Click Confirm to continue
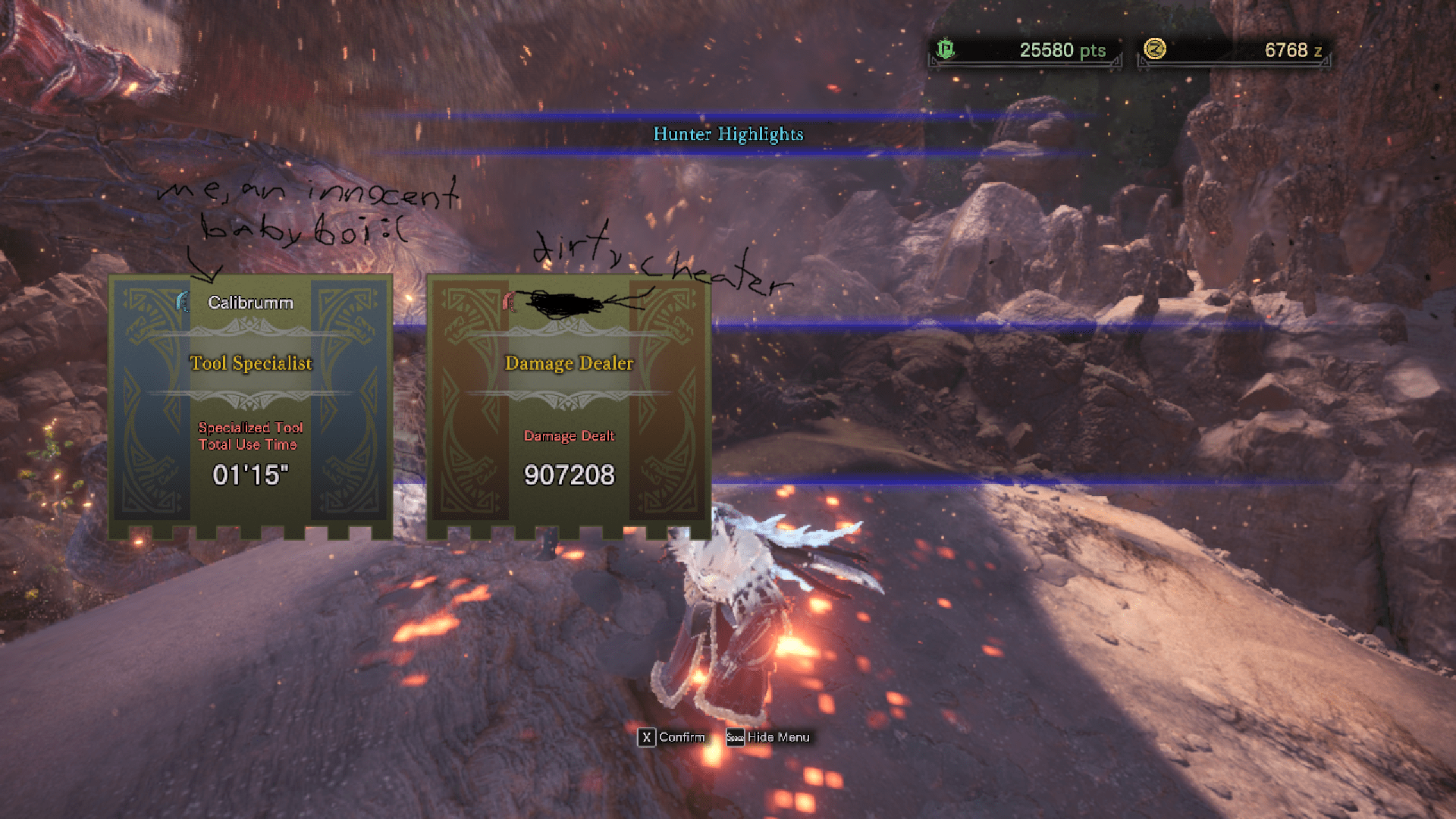Screen dimensions: 1456x819 point(672,736)
